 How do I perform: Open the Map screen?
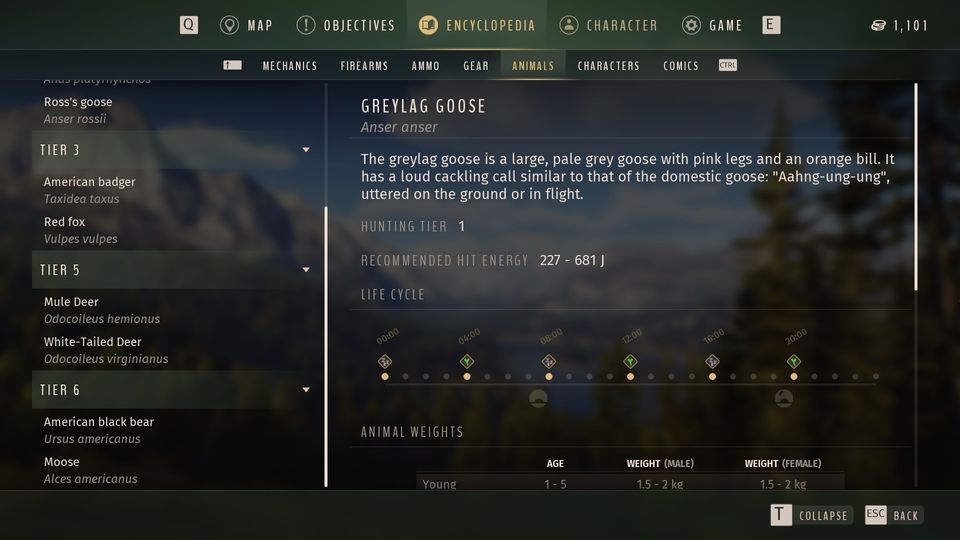click(x=247, y=25)
